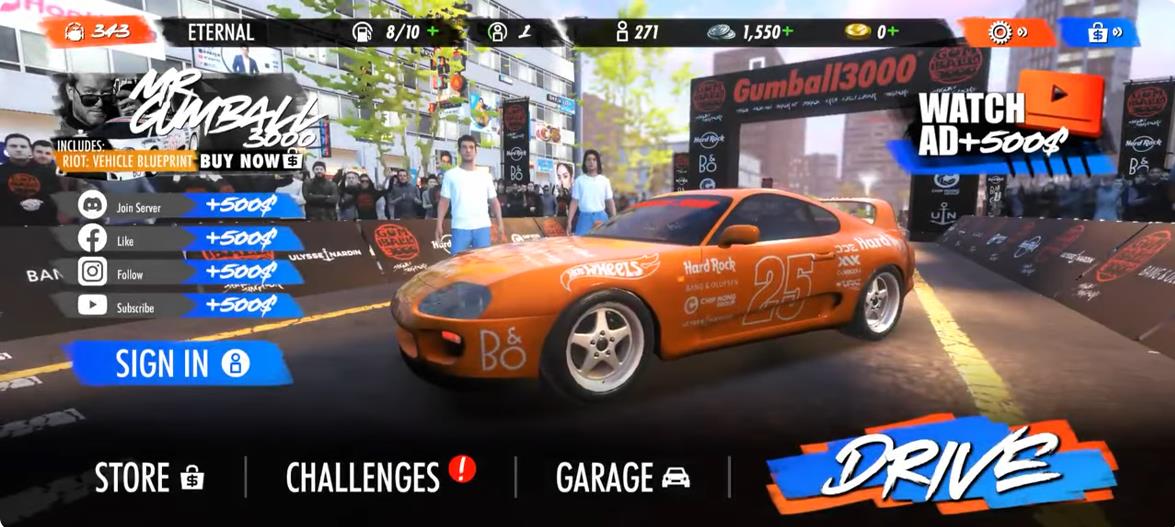Add fuel with the green plus beside 8/10
Viewport: 1175px width, 527px height.
click(x=433, y=31)
